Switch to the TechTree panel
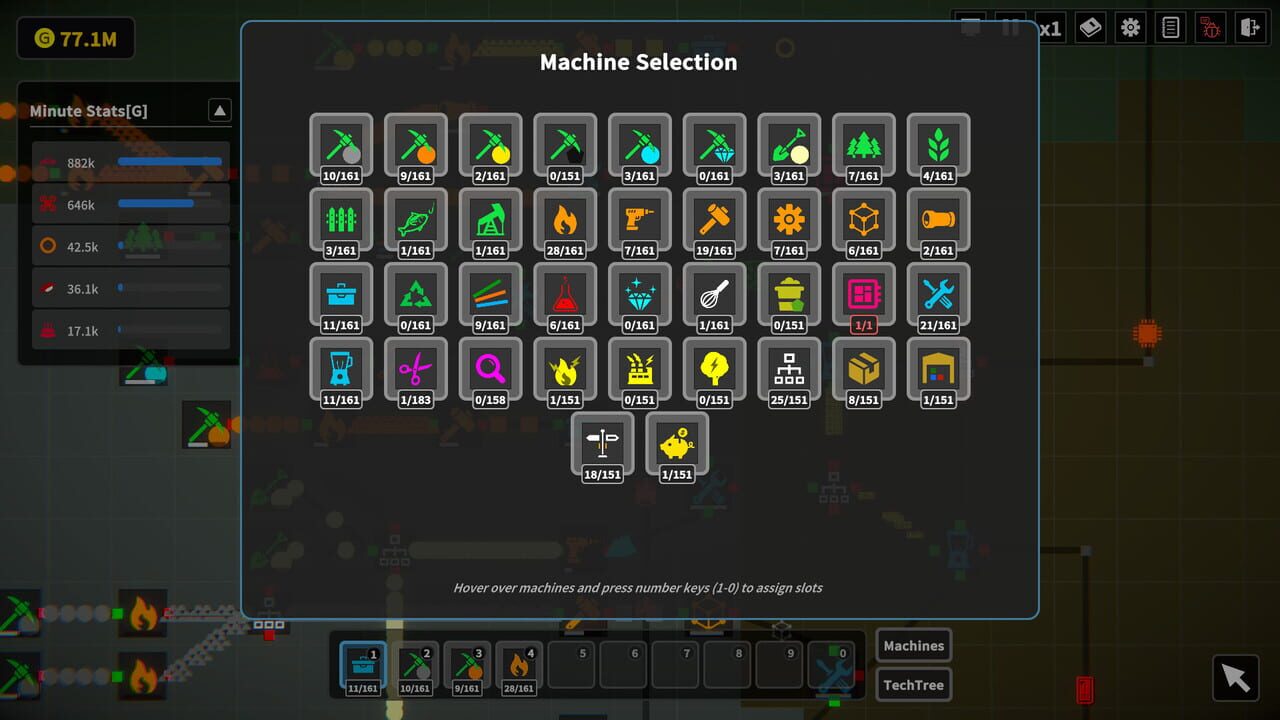 (x=913, y=684)
